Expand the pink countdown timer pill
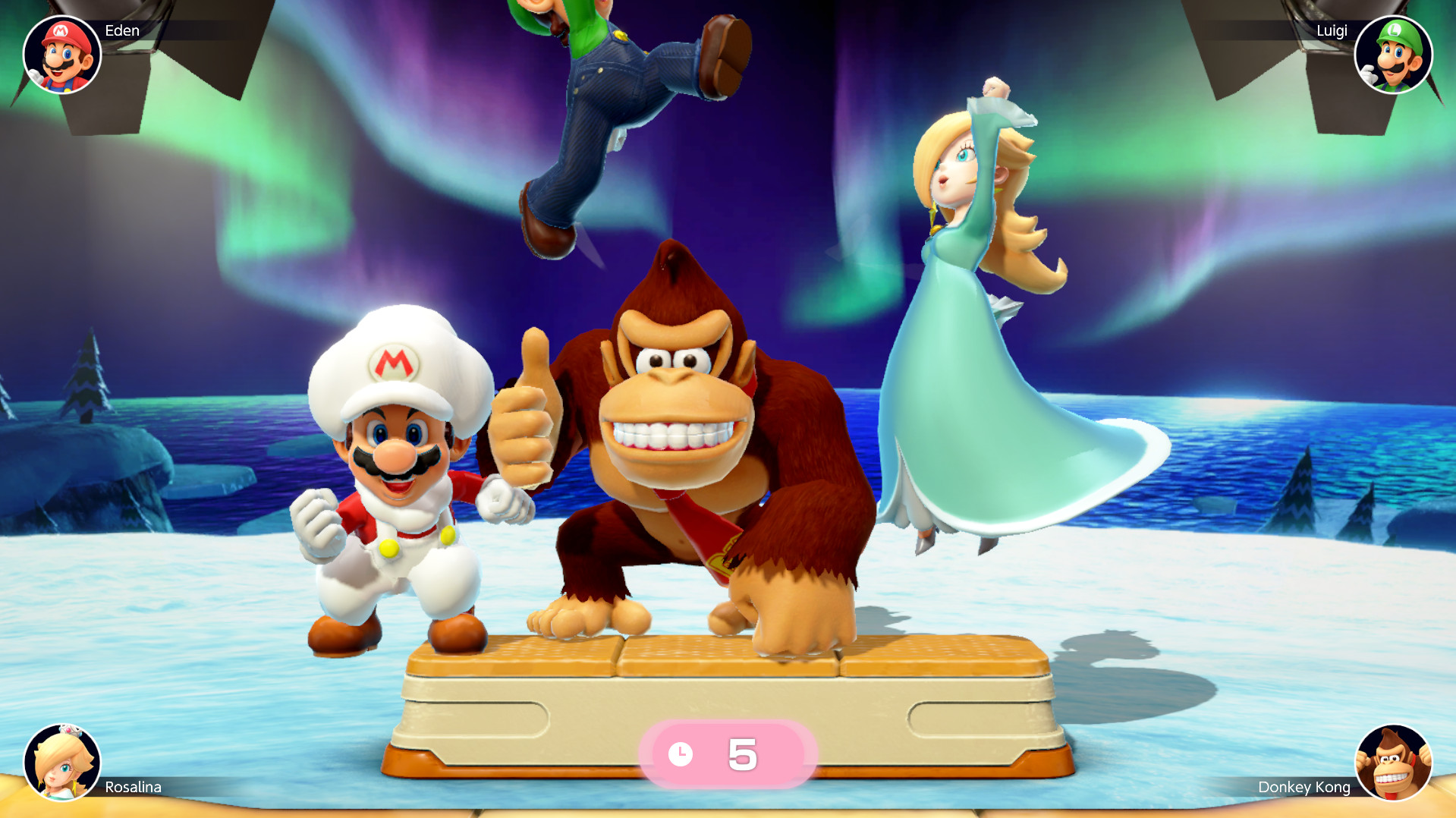1456x818 pixels. point(726,754)
